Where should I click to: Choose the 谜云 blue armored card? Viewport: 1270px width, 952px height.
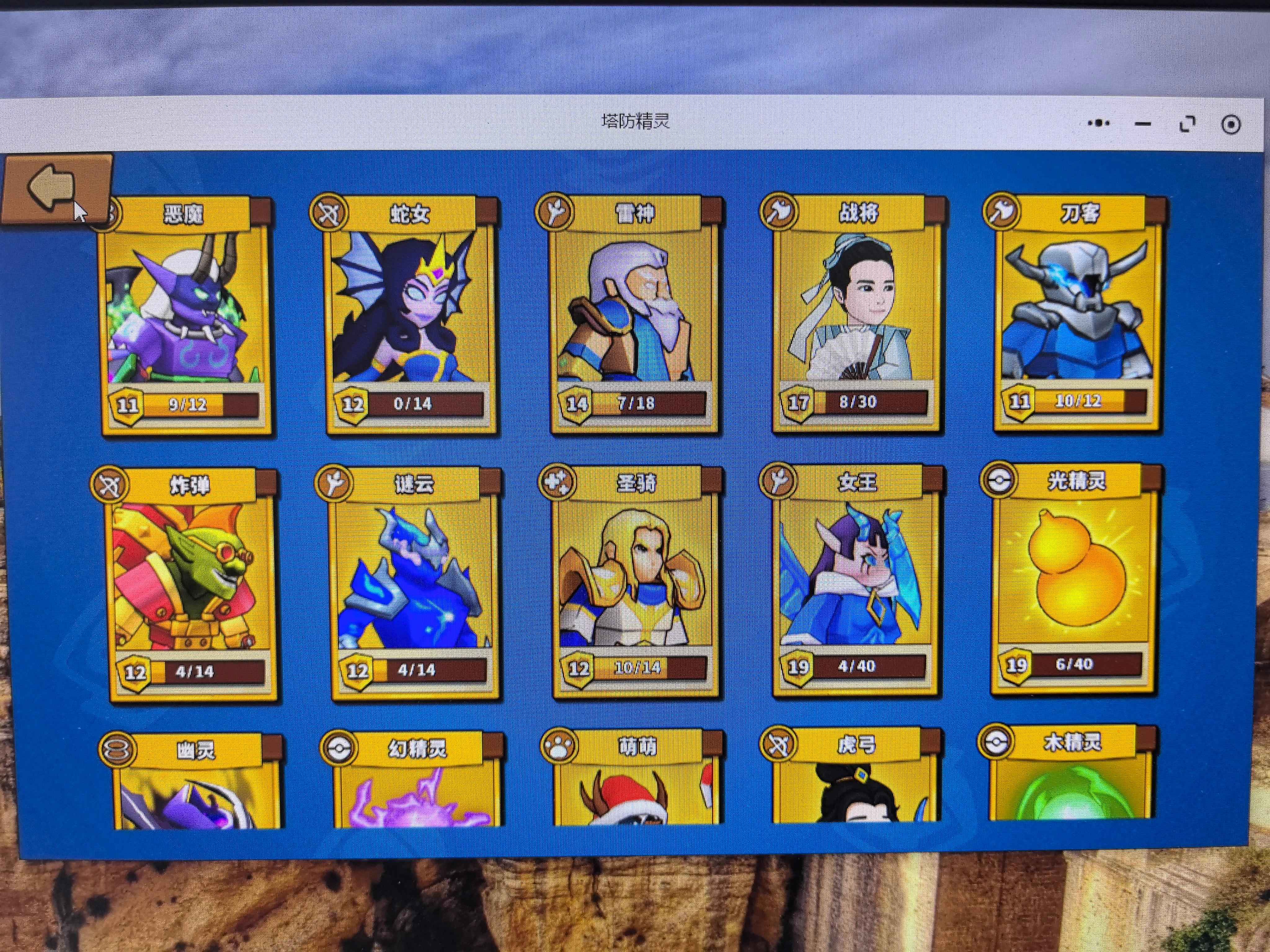[413, 580]
